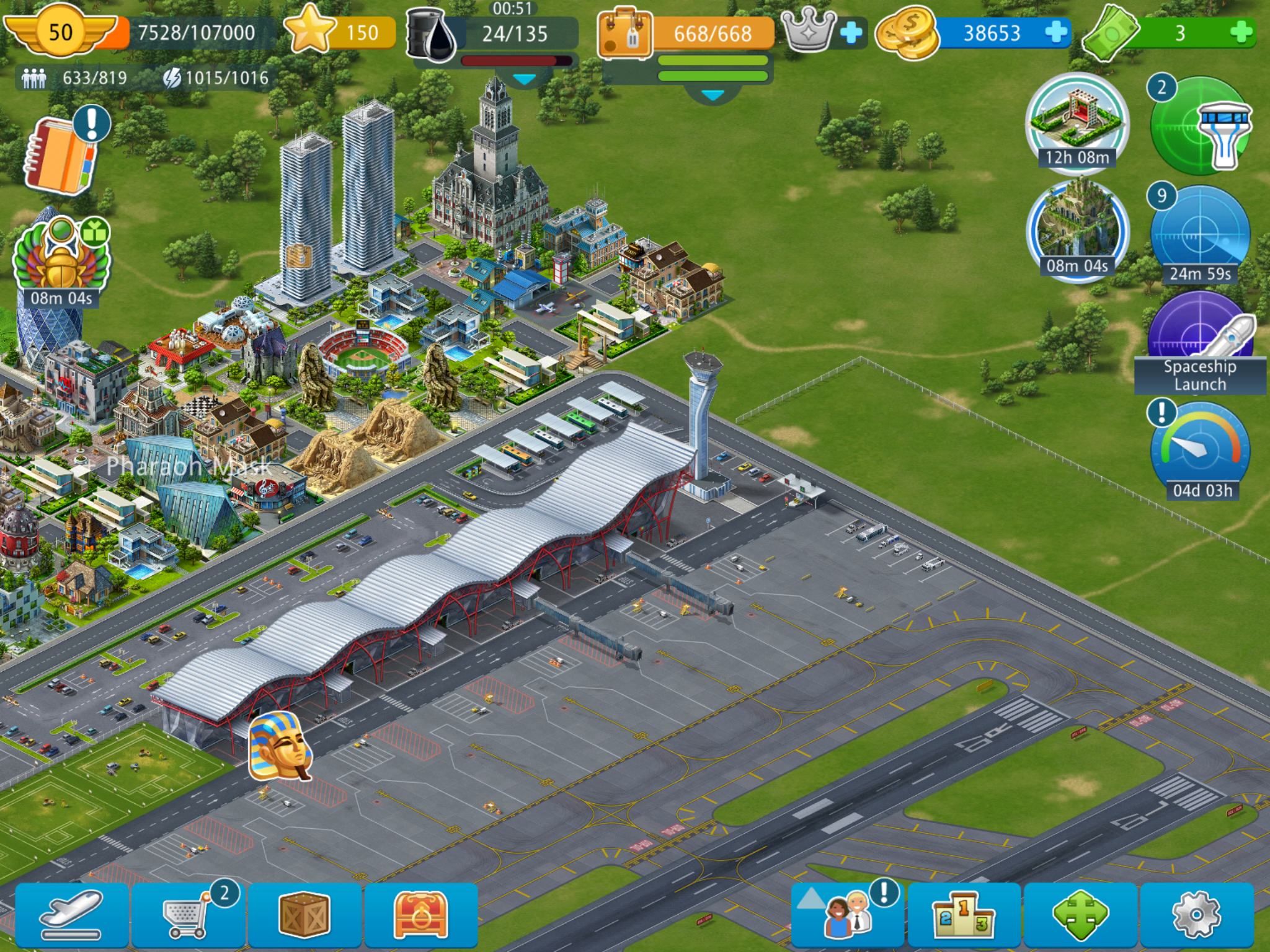1270x952 pixels.
Task: Activate the green move-arrows edit mode
Action: 1080,915
